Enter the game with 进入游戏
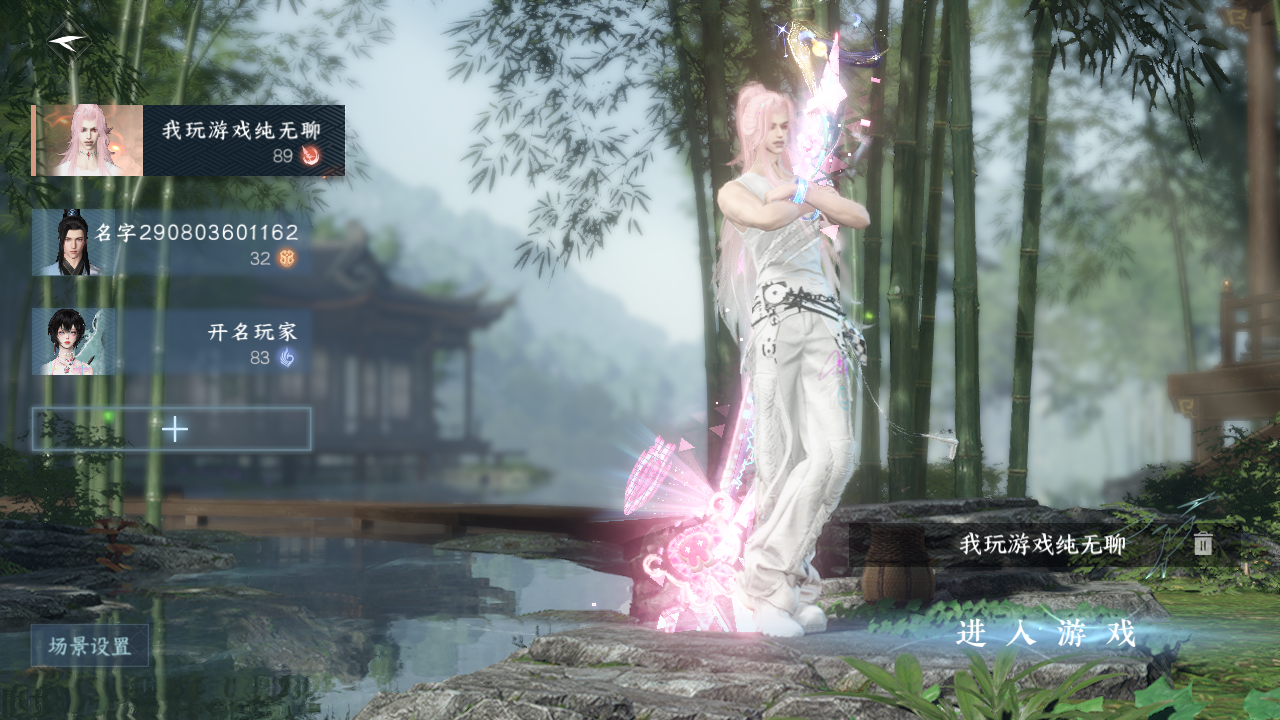The image size is (1280, 720). point(1046,633)
